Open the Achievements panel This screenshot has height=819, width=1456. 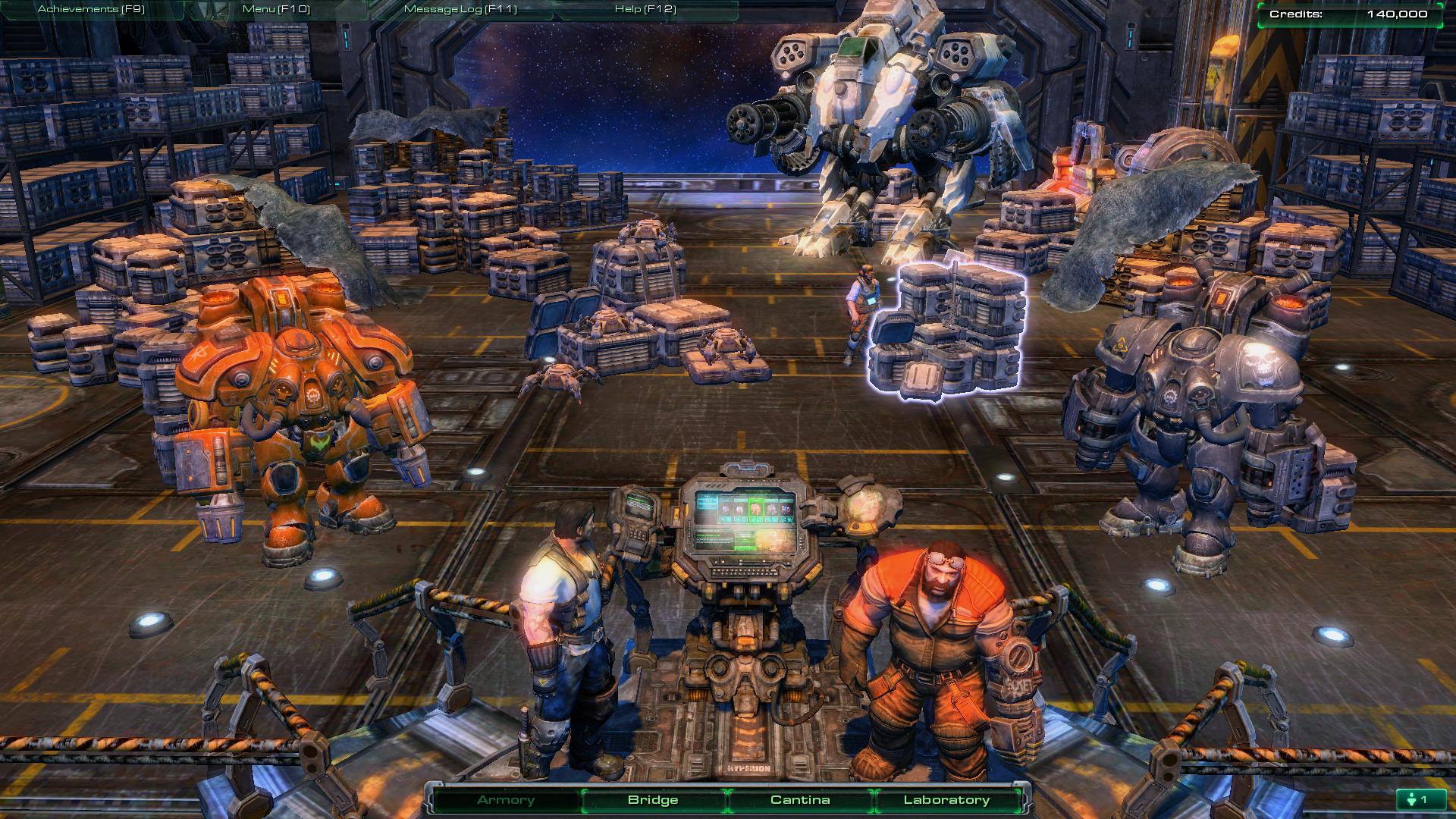tap(91, 9)
